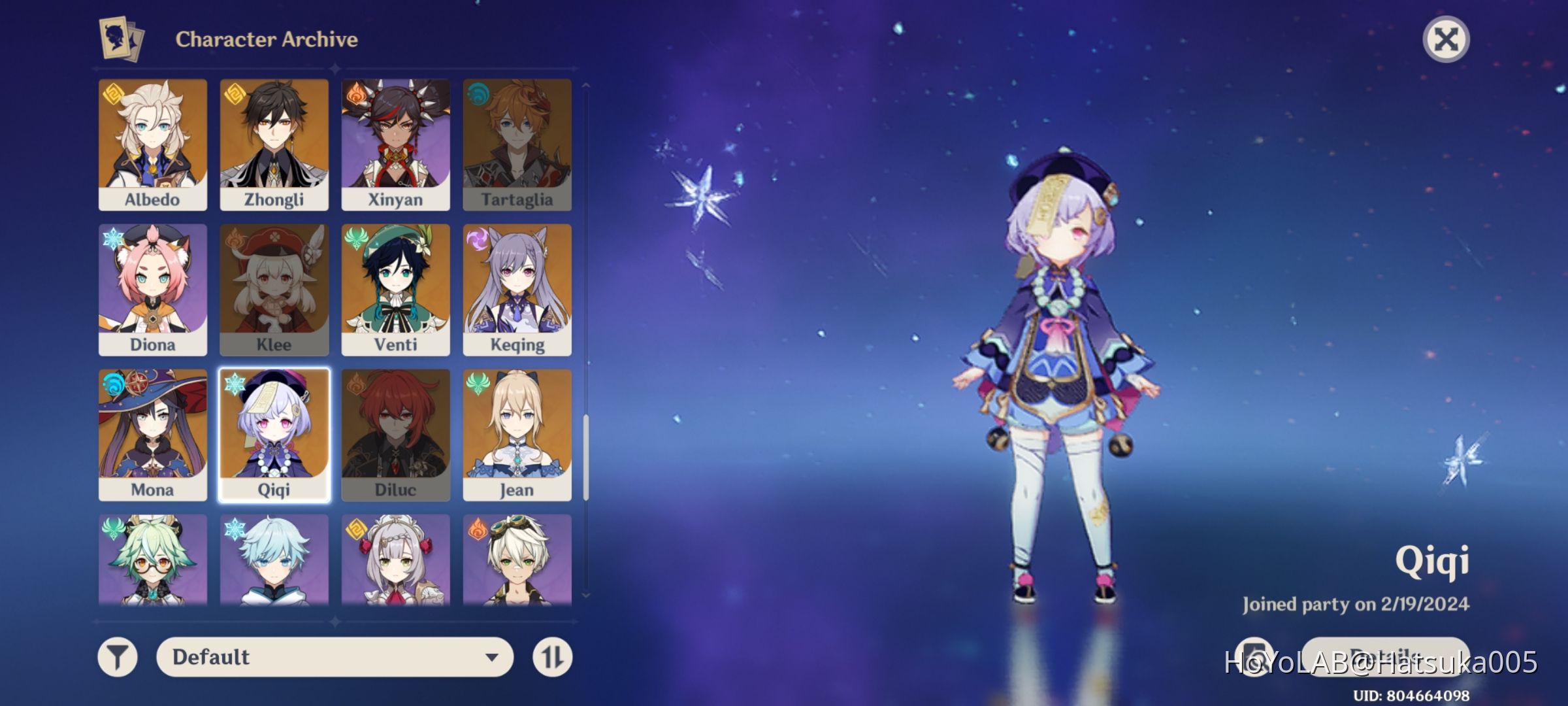Click the Geo element icon on Zhongli's card

click(233, 97)
